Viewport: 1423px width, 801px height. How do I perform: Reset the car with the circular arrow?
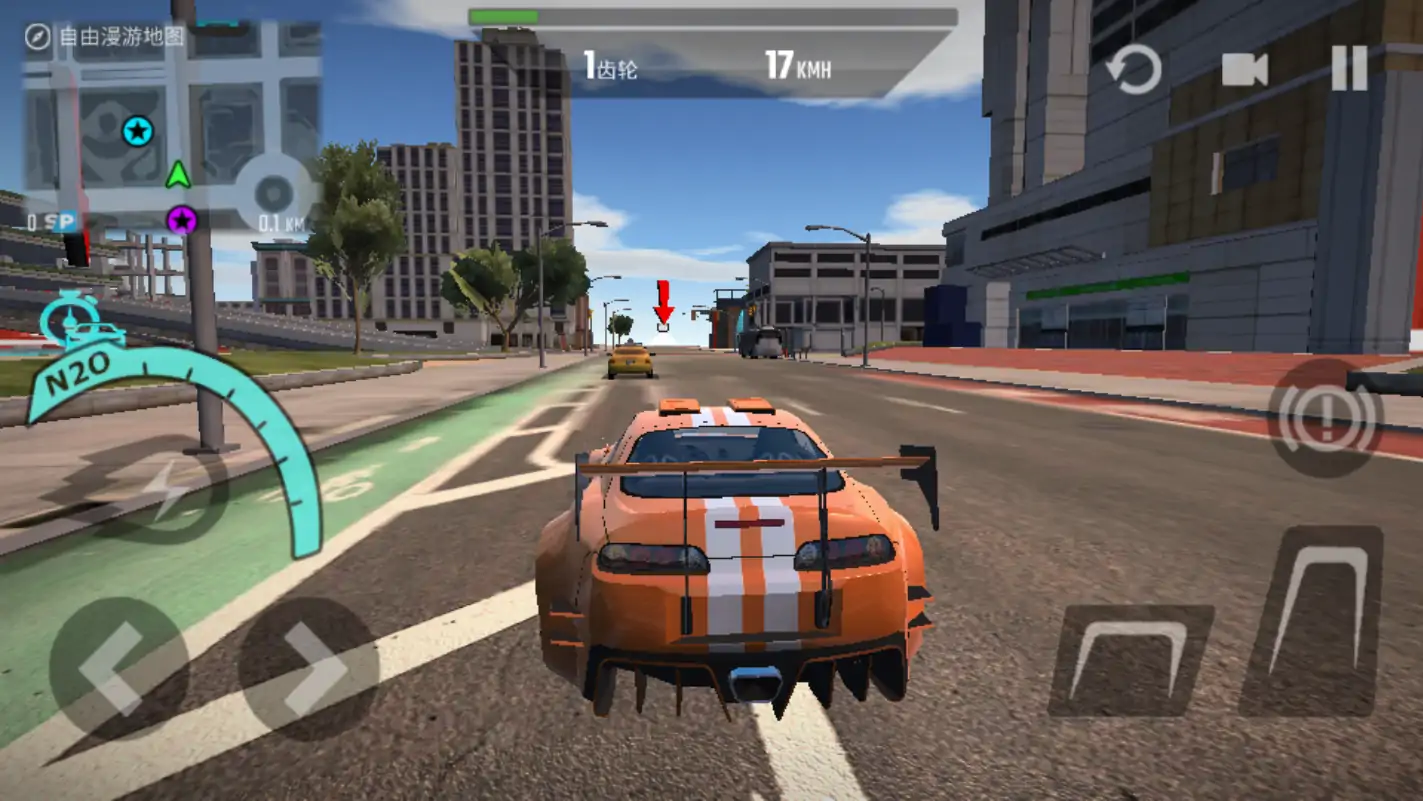click(x=1134, y=71)
